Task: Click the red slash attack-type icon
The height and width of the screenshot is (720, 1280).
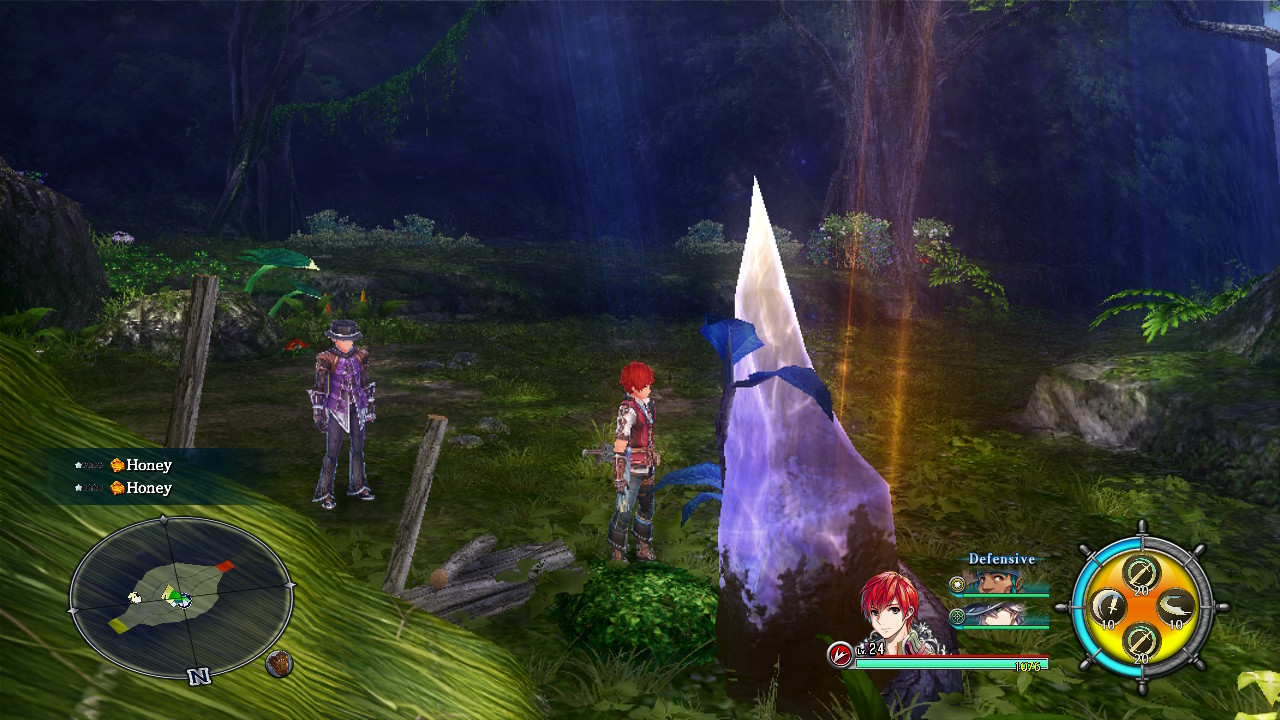Action: [x=840, y=654]
